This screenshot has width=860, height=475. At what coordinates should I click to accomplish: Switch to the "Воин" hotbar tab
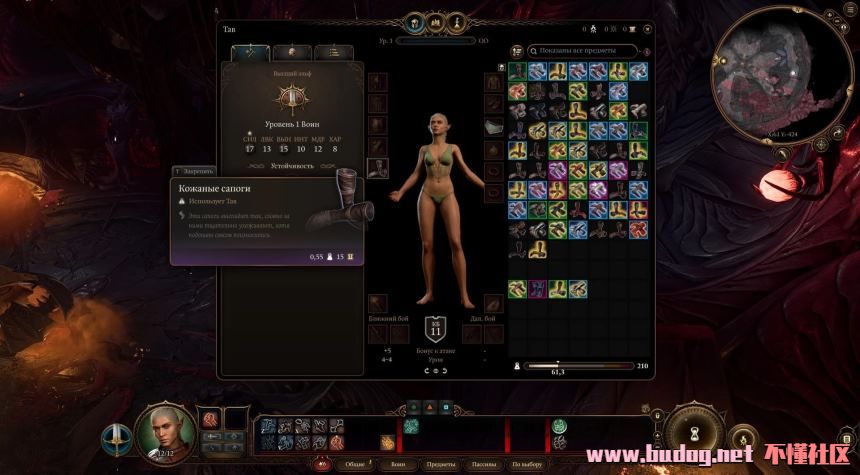(398, 465)
